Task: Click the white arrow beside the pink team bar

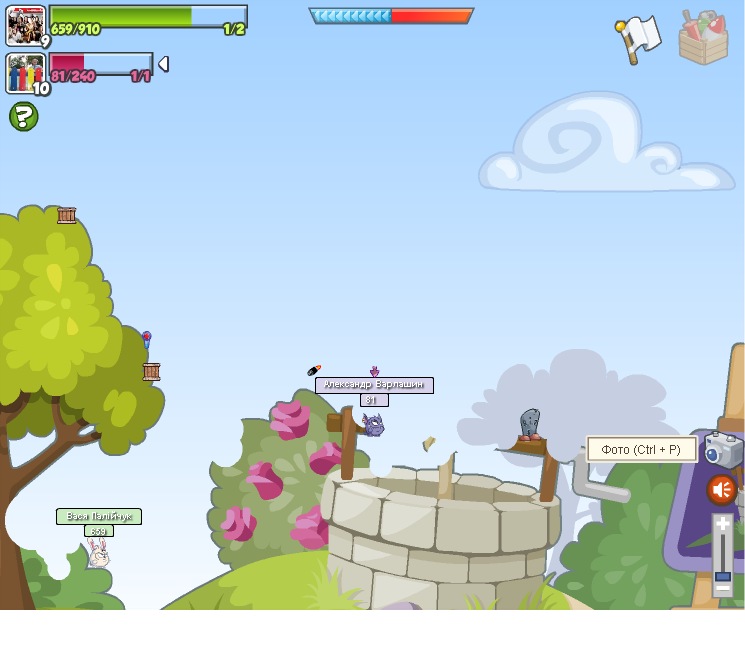Action: [163, 64]
